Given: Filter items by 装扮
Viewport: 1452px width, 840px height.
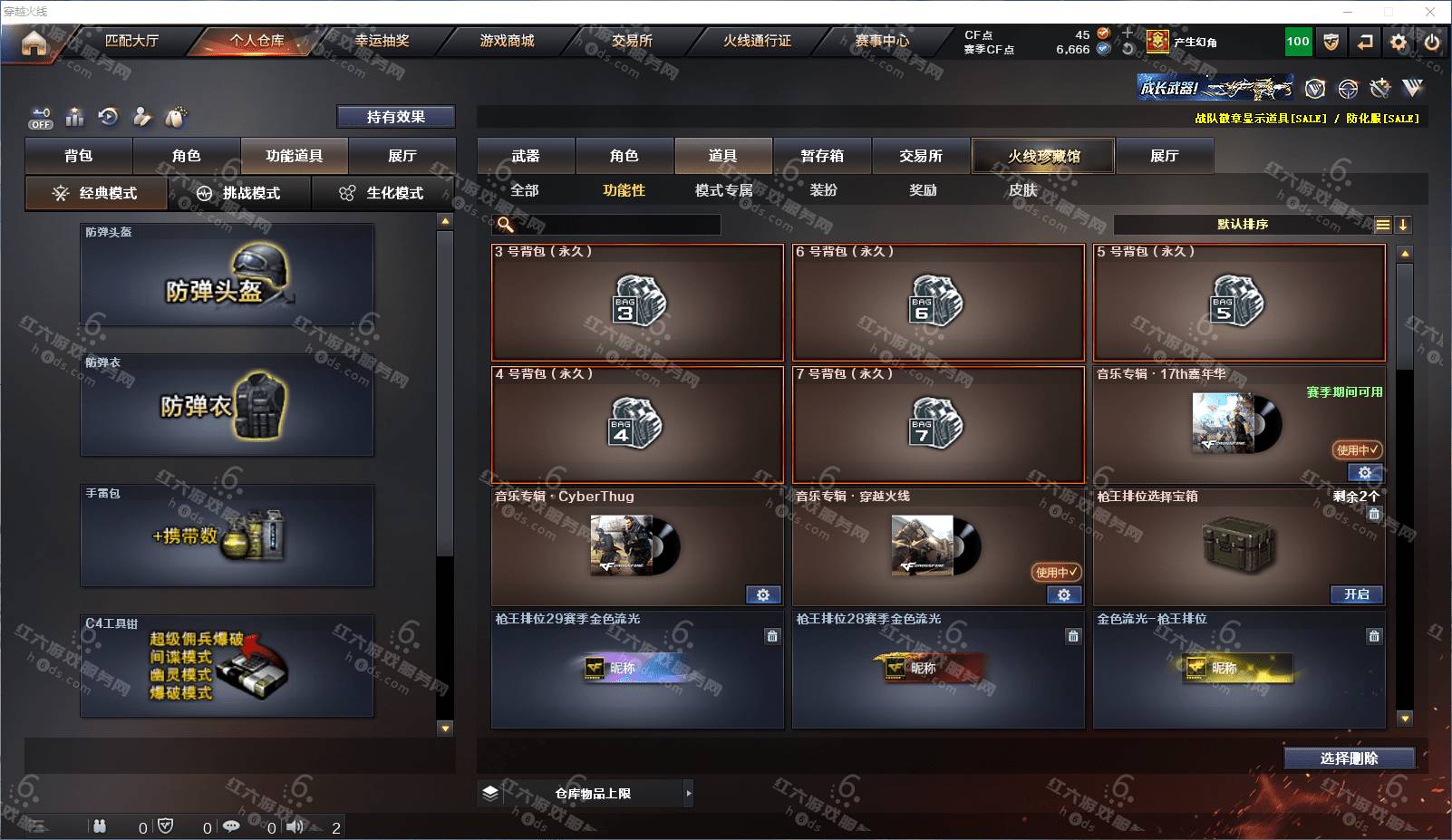Looking at the screenshot, I should (823, 190).
